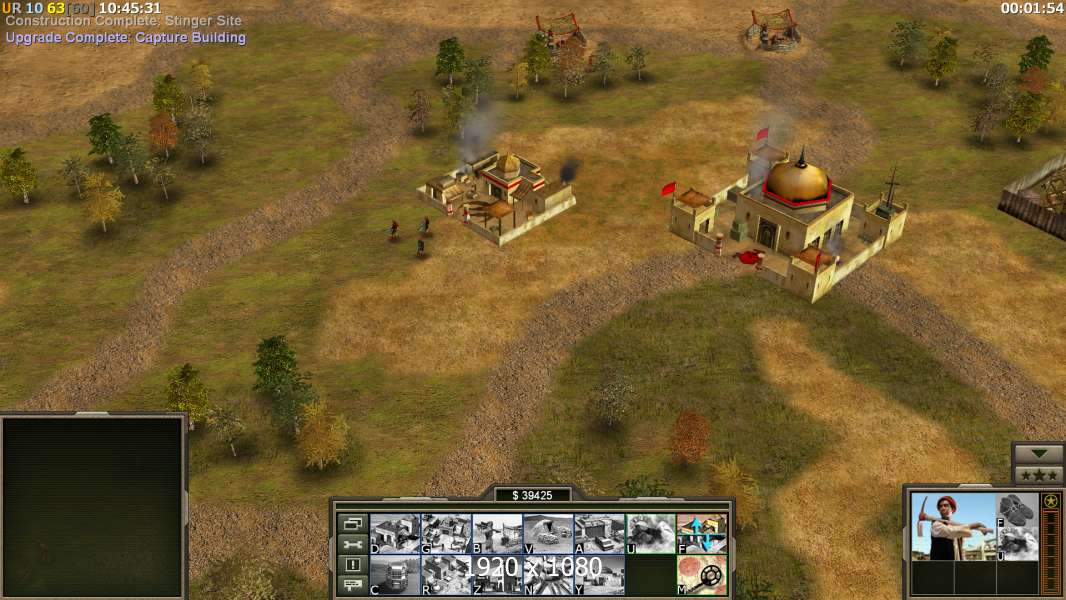Select the build icon labeled D
Image resolution: width=1066 pixels, height=600 pixels.
[x=395, y=534]
